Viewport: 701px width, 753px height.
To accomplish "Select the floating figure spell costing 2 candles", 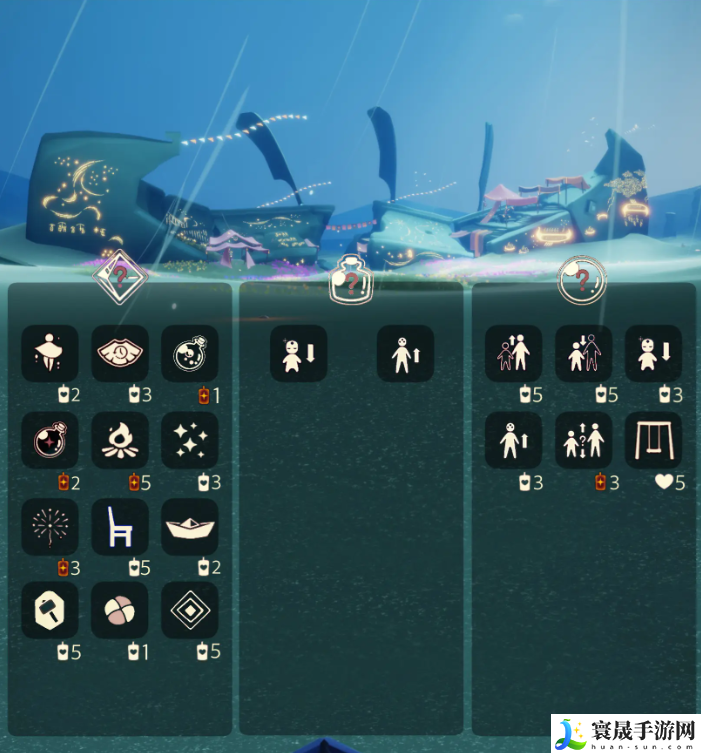I will pyautogui.click(x=50, y=353).
